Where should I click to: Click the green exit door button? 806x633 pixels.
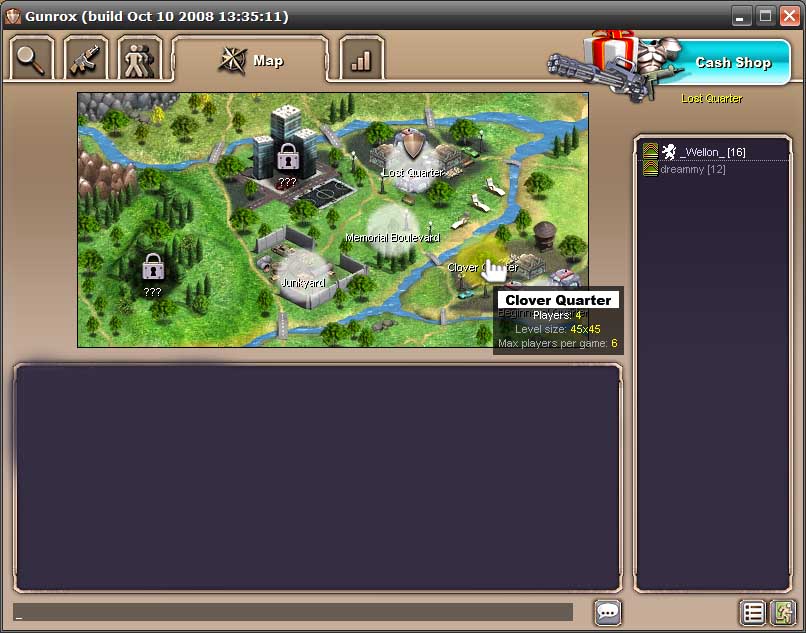[783, 612]
